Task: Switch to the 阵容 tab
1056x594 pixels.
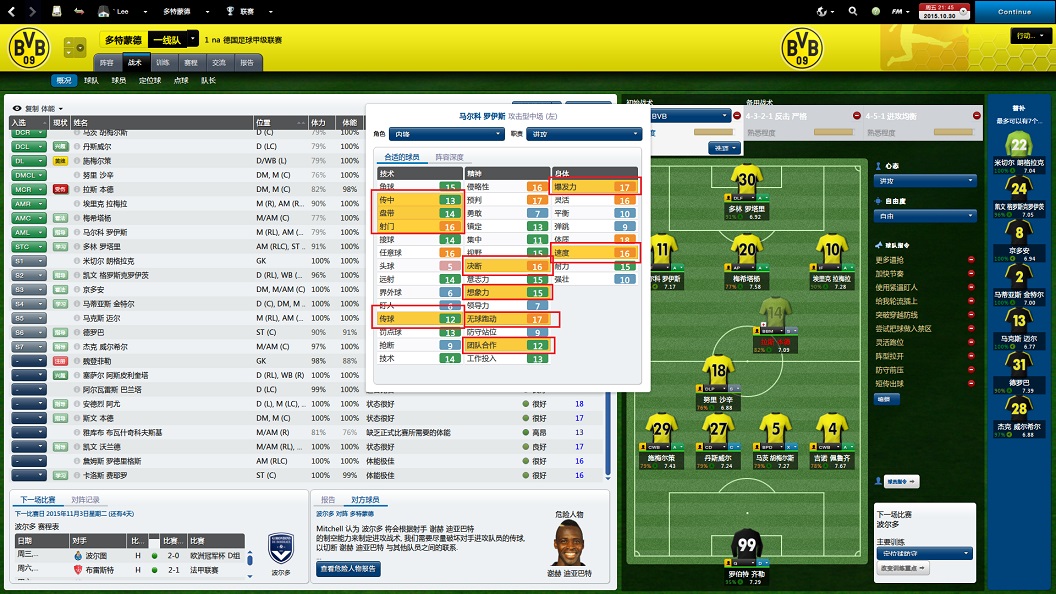Action: tap(106, 62)
